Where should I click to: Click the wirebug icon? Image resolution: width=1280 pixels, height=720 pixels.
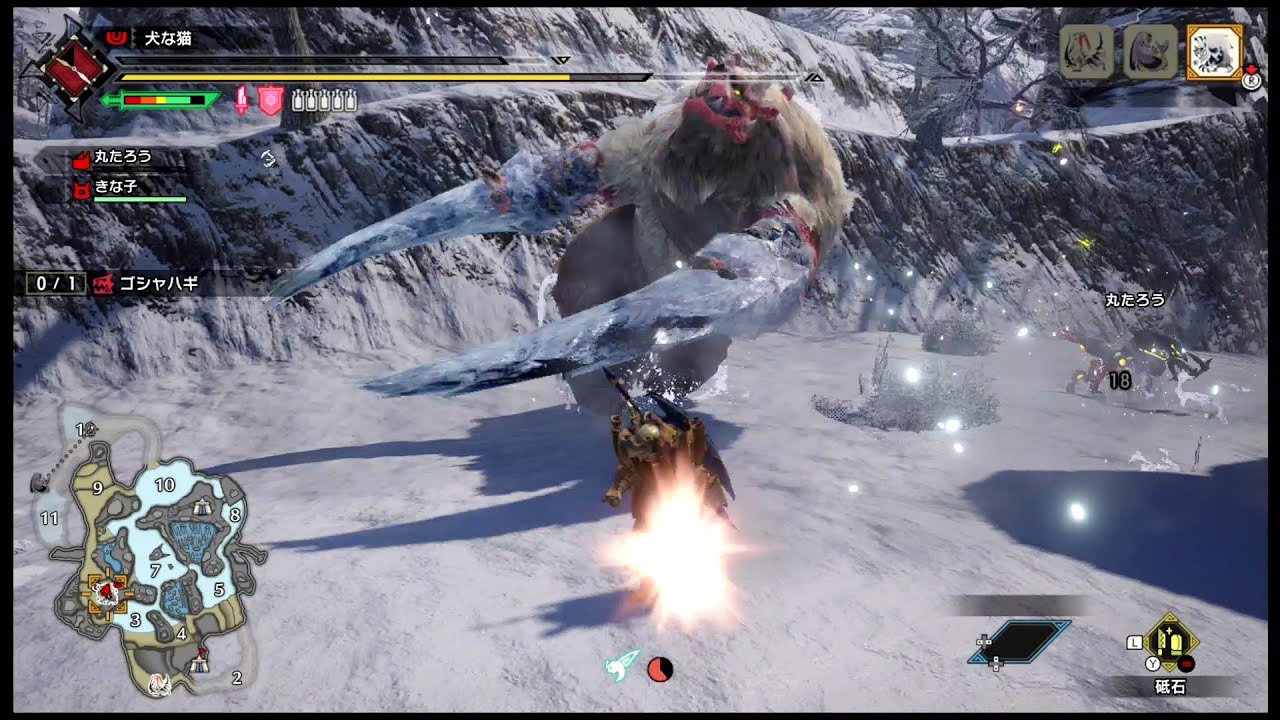622,667
